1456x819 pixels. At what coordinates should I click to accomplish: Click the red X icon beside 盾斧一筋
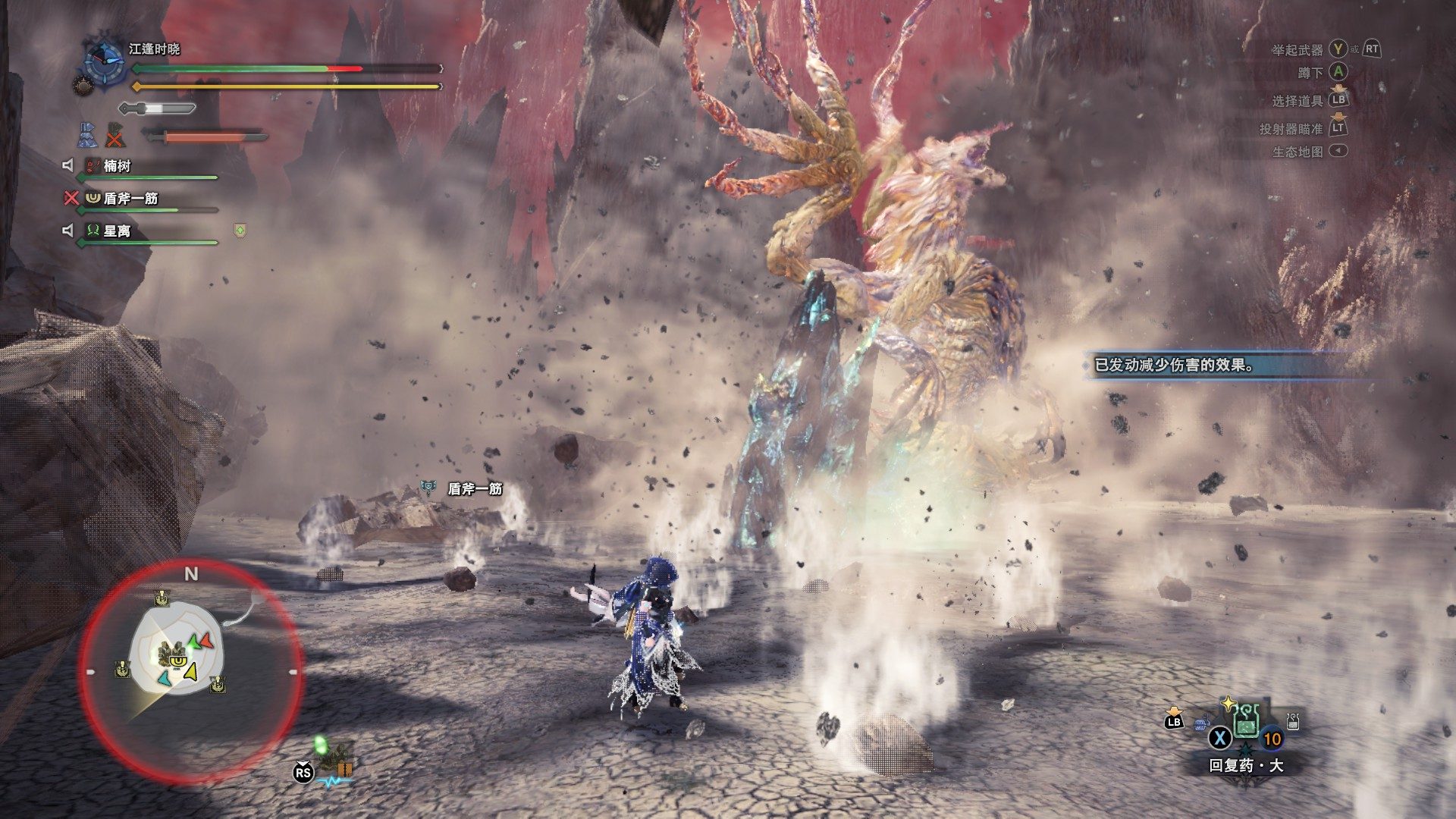pos(71,198)
